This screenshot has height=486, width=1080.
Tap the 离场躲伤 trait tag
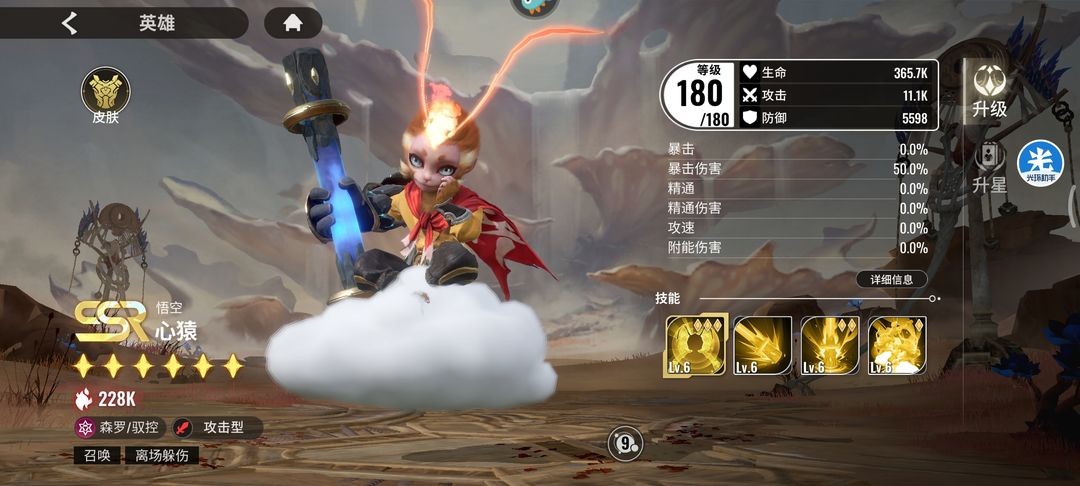click(x=161, y=456)
